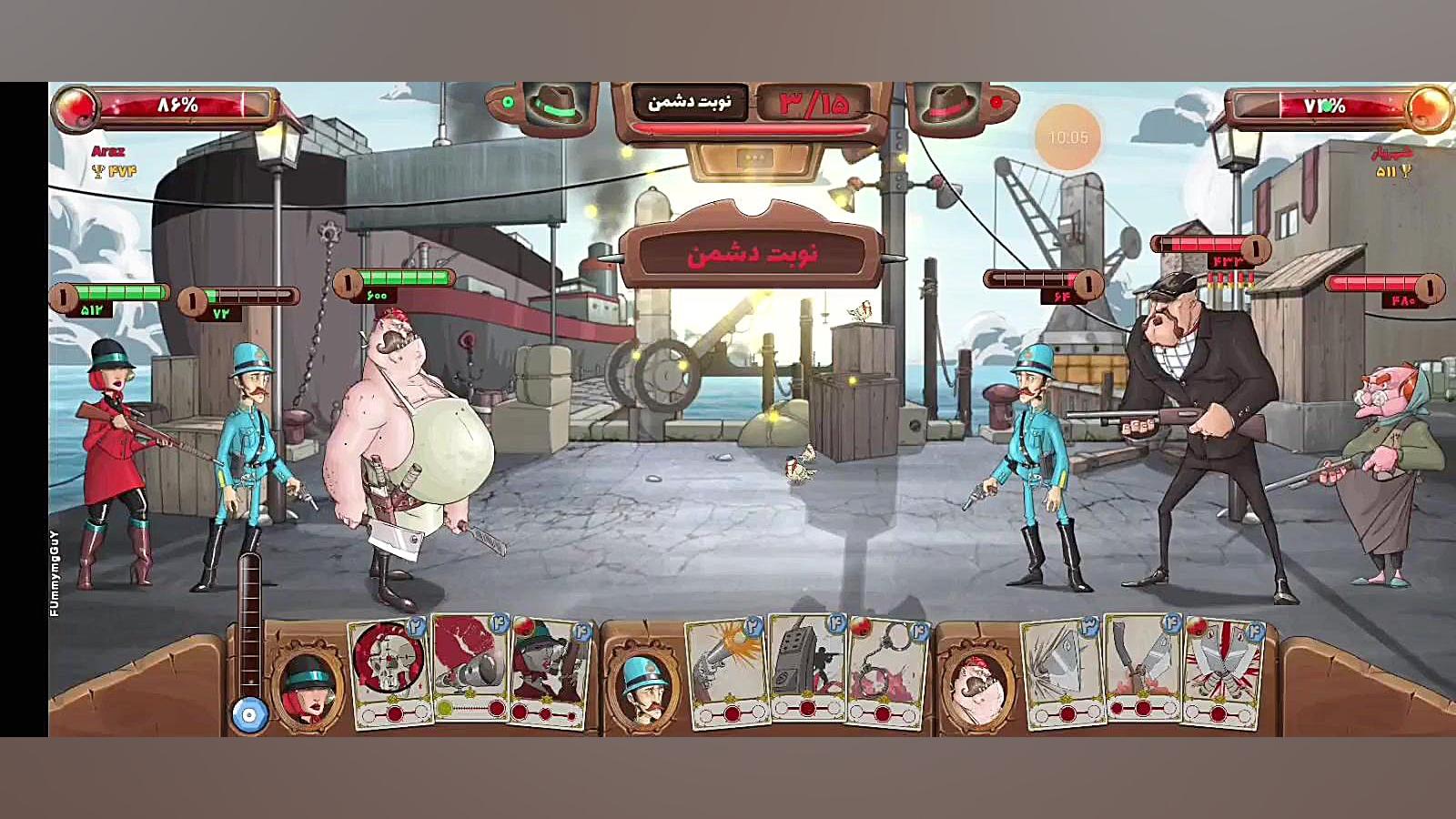Select the cleaver smashing ground card
The image size is (1456, 819).
point(1062,673)
